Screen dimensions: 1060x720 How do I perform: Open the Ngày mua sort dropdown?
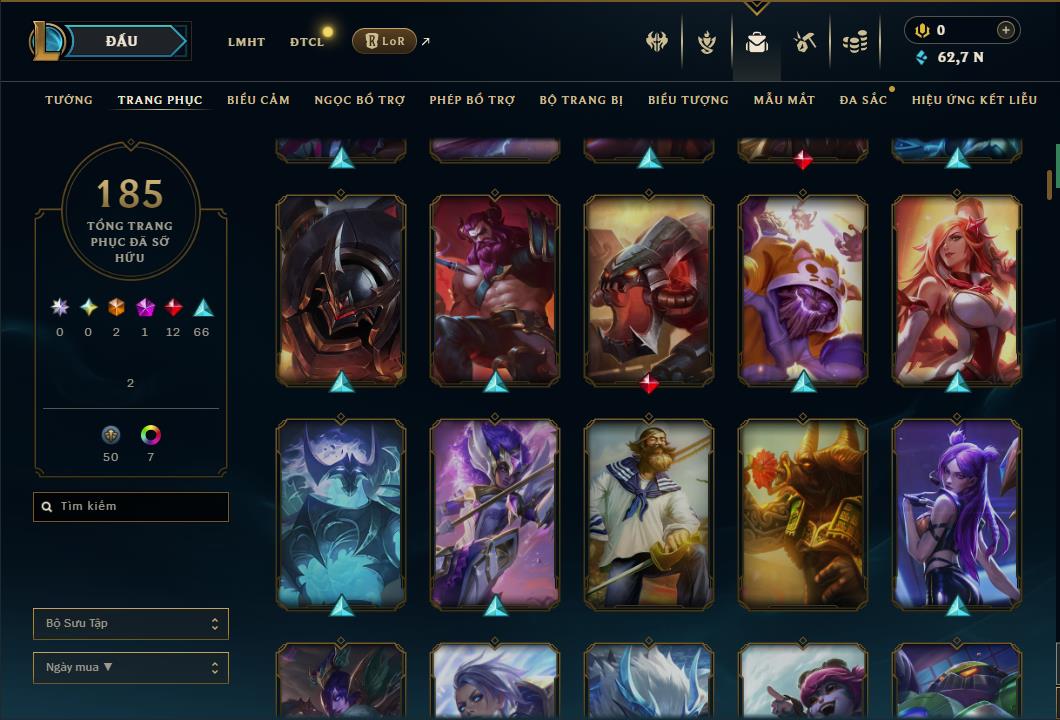131,668
